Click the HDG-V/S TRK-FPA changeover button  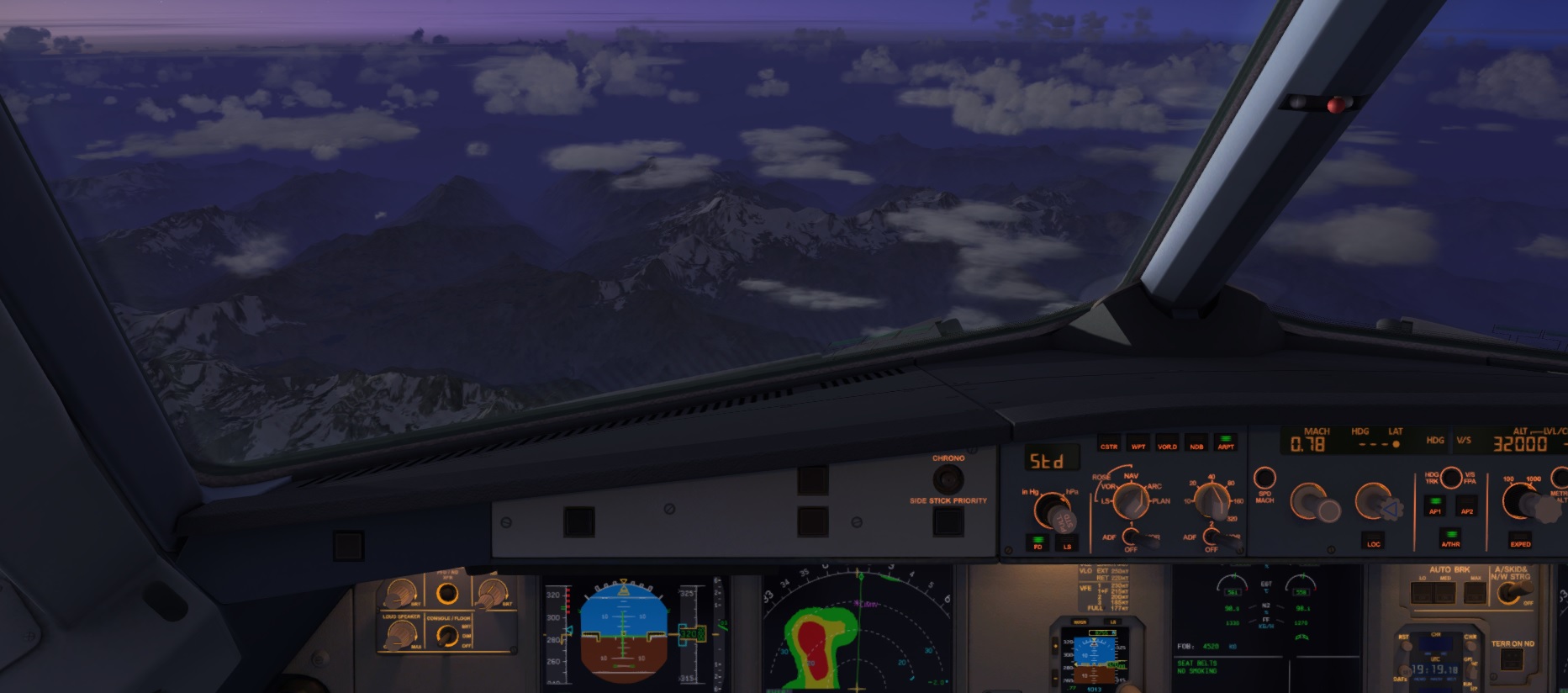coord(1451,478)
